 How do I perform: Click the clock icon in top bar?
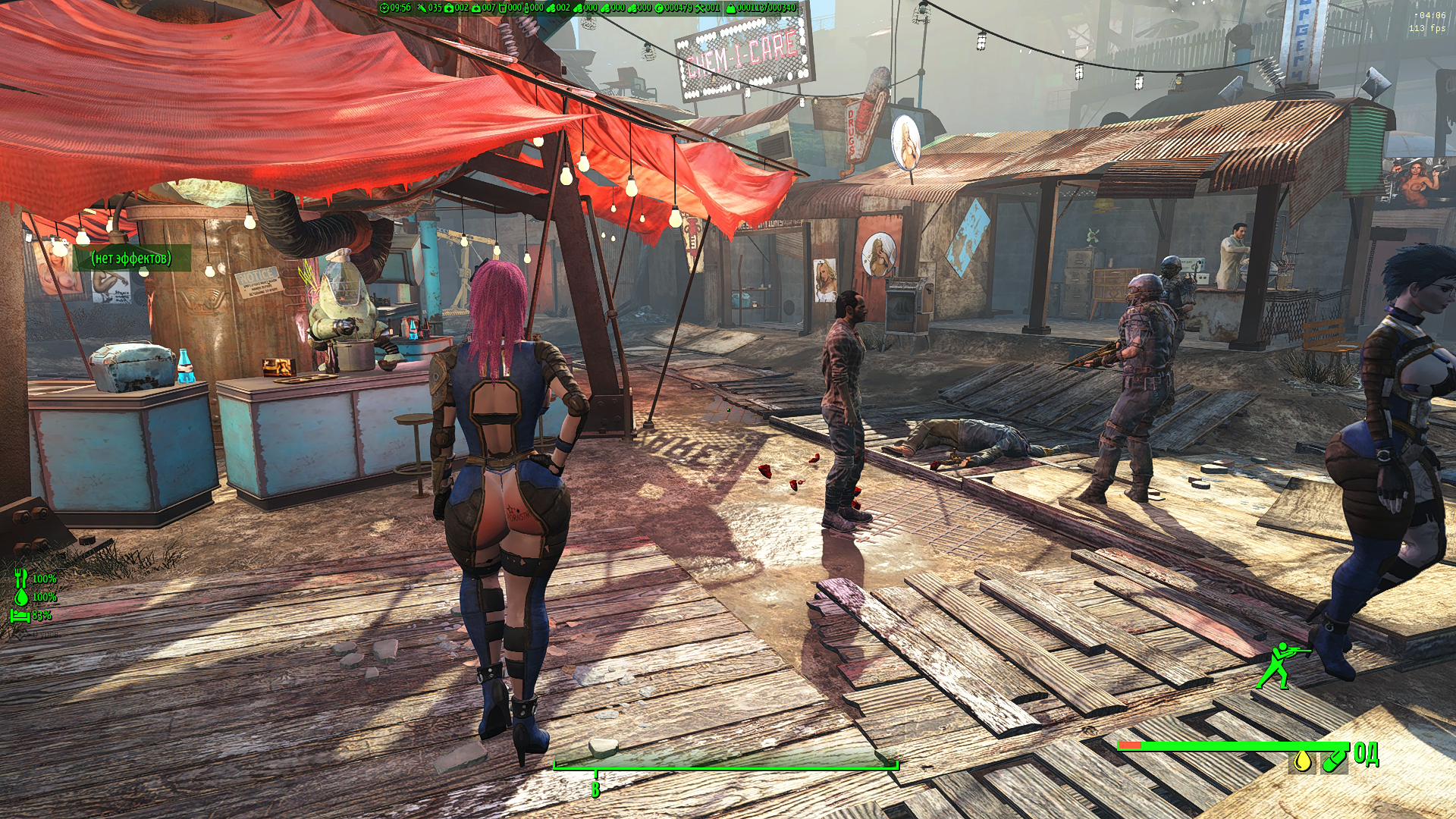coord(384,8)
